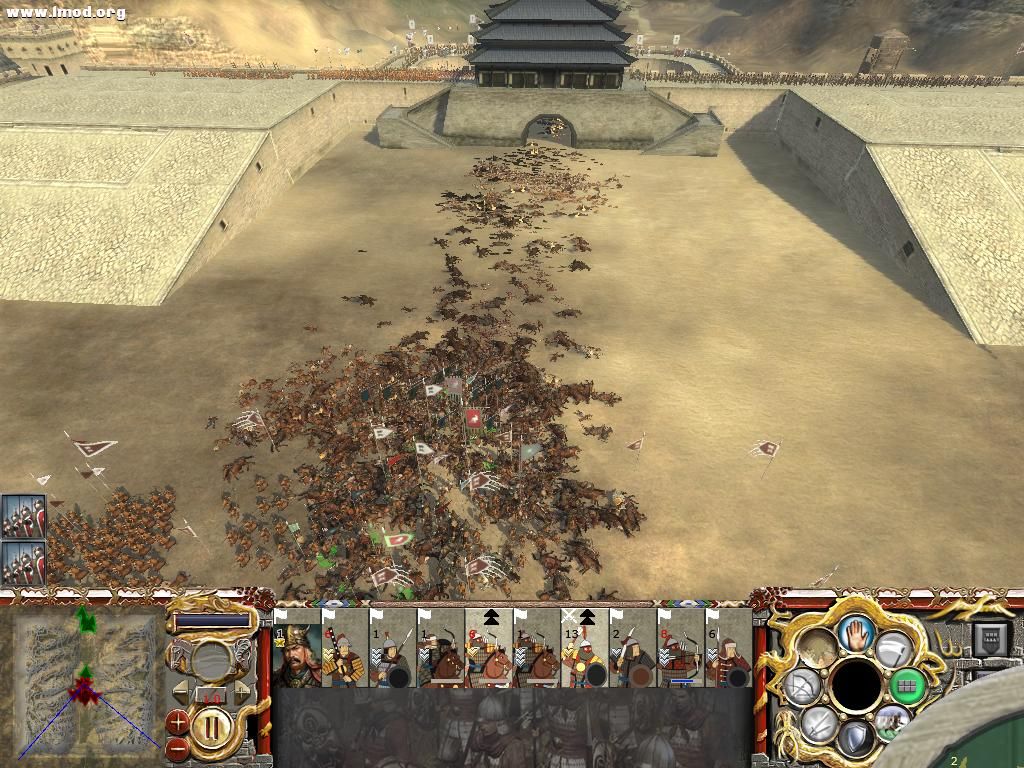Toggle the run mode horse icon
1024x768 pixels.
[x=891, y=720]
